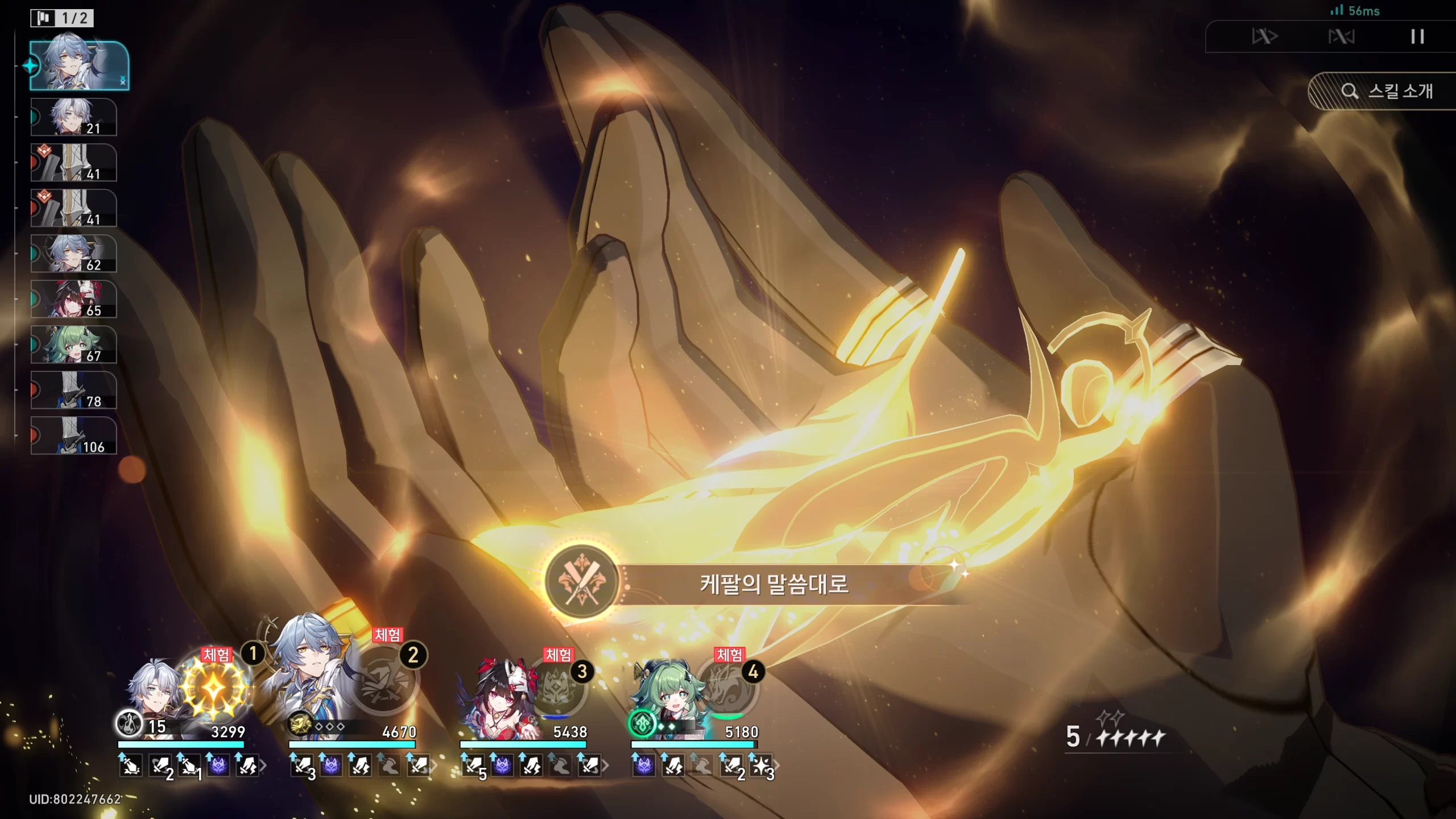1456x819 pixels.
Task: Select the turn order portrait numbered 65
Action: (x=74, y=299)
